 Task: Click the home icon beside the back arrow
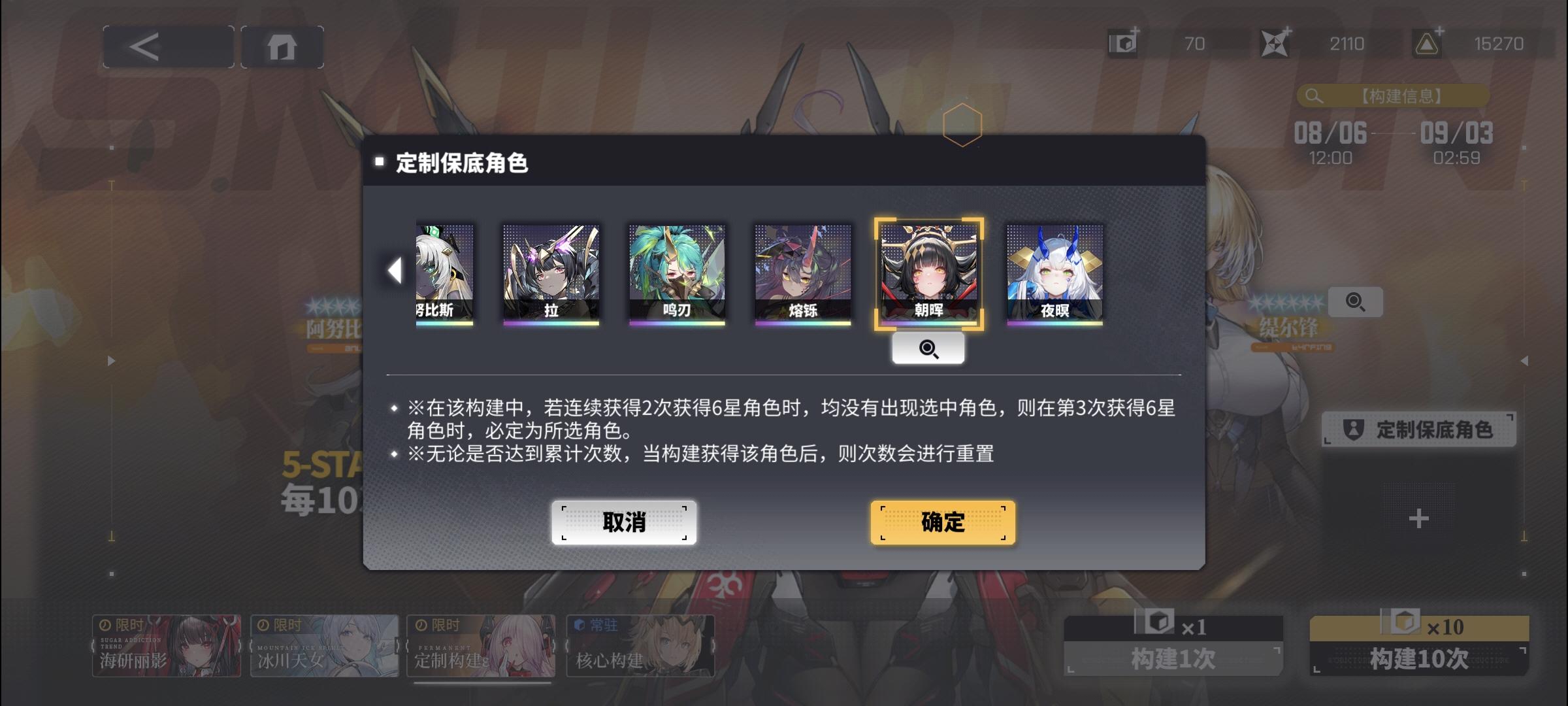(283, 46)
